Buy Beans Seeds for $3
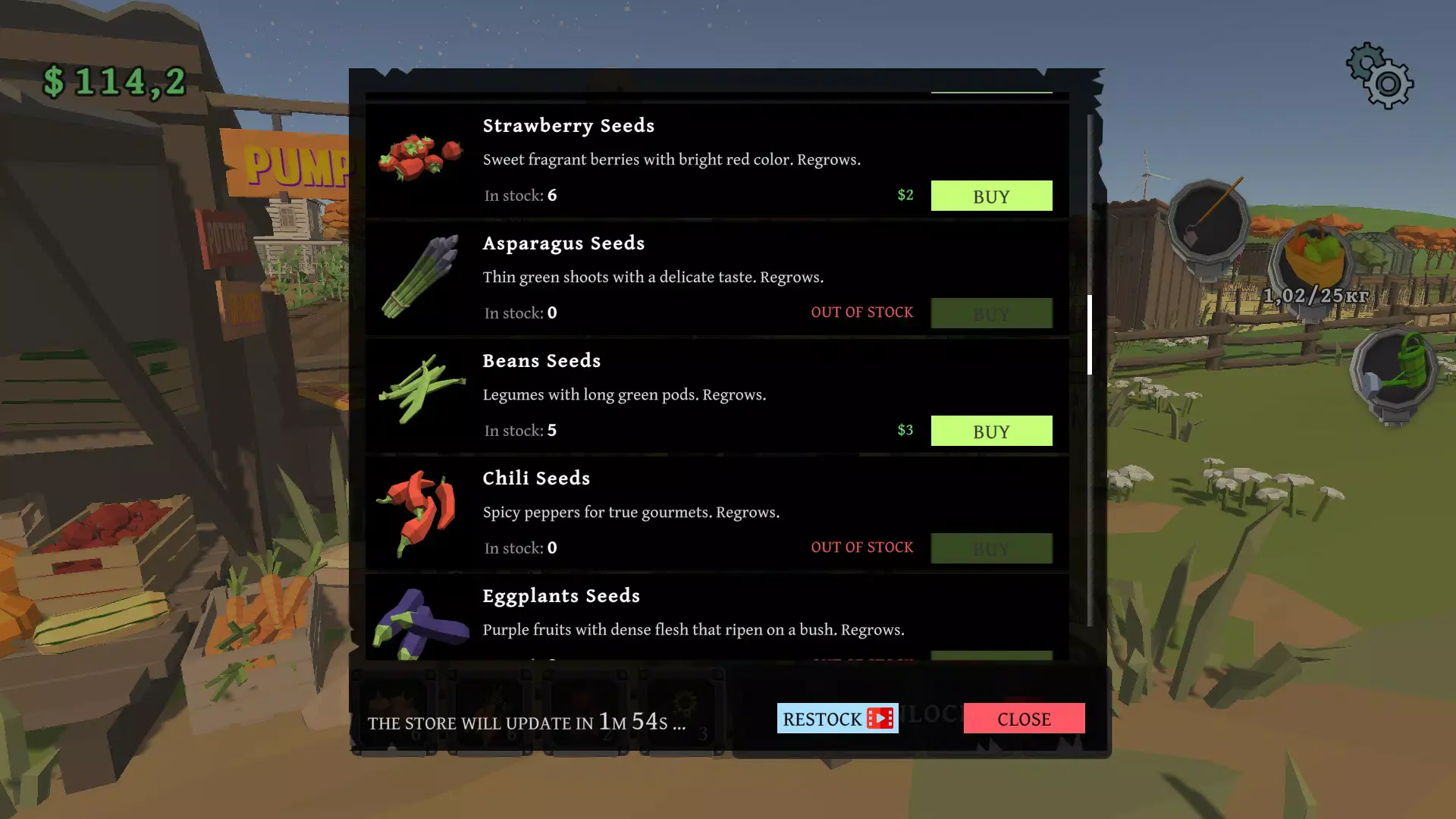The width and height of the screenshot is (1456, 819). click(991, 431)
